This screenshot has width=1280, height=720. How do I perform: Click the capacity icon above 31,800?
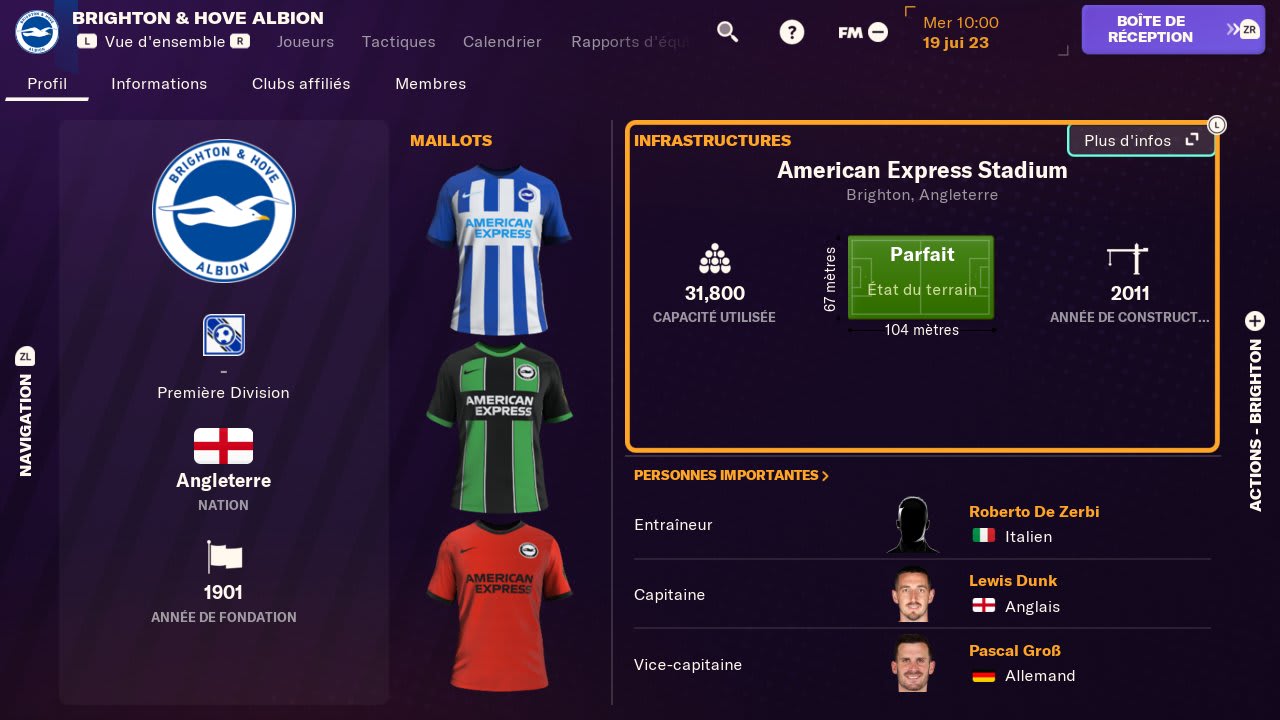714,258
